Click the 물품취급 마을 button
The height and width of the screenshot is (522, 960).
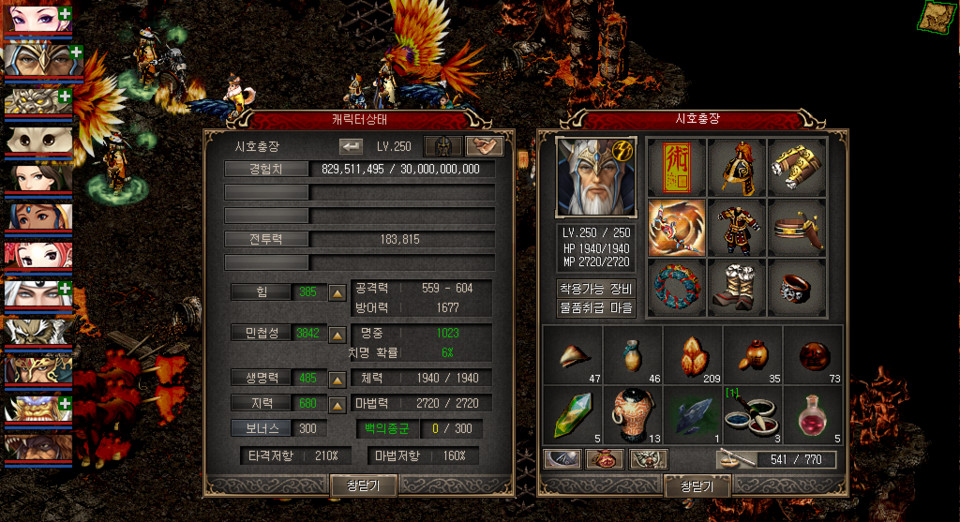(x=596, y=308)
